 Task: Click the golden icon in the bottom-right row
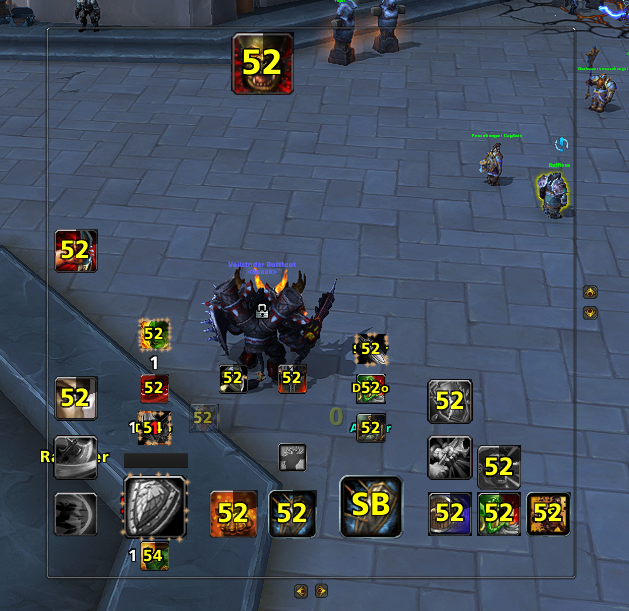click(x=548, y=514)
